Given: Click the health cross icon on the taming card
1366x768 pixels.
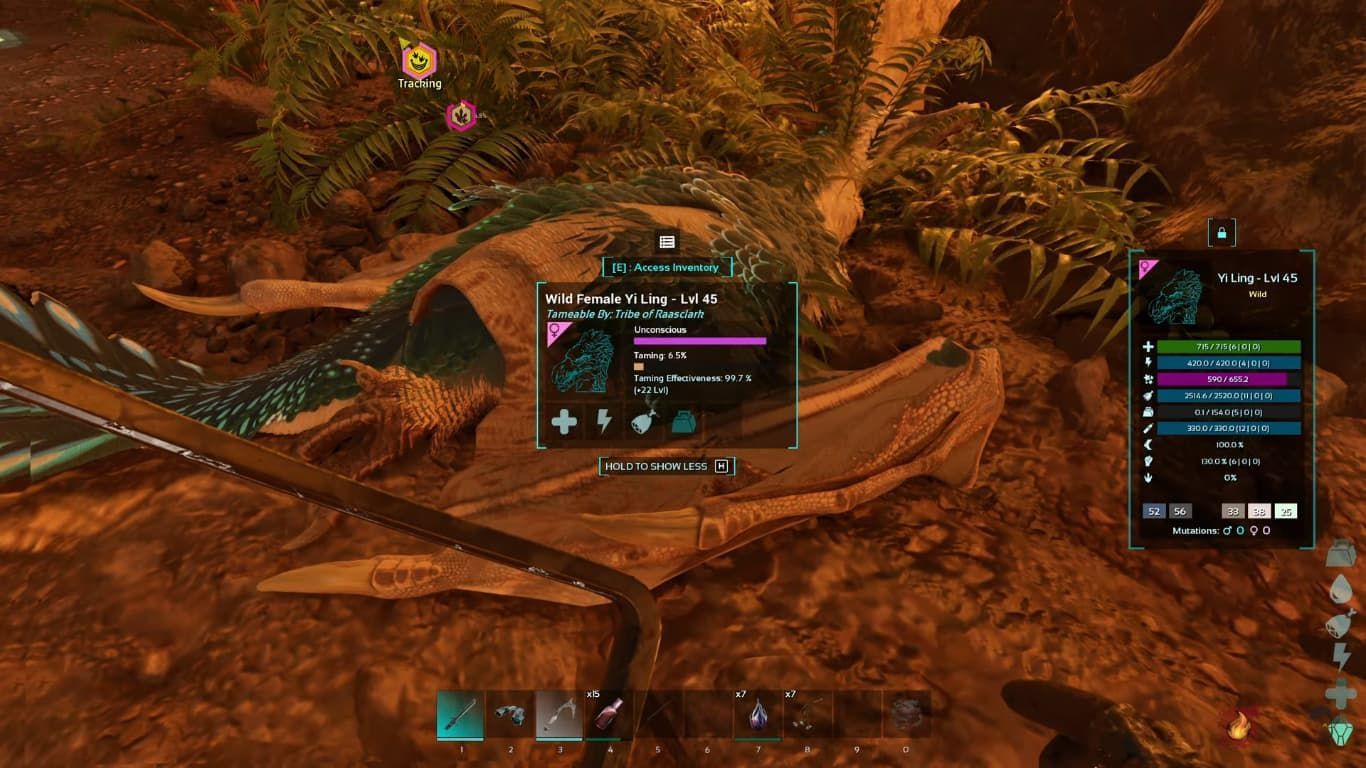Looking at the screenshot, I should (x=565, y=421).
